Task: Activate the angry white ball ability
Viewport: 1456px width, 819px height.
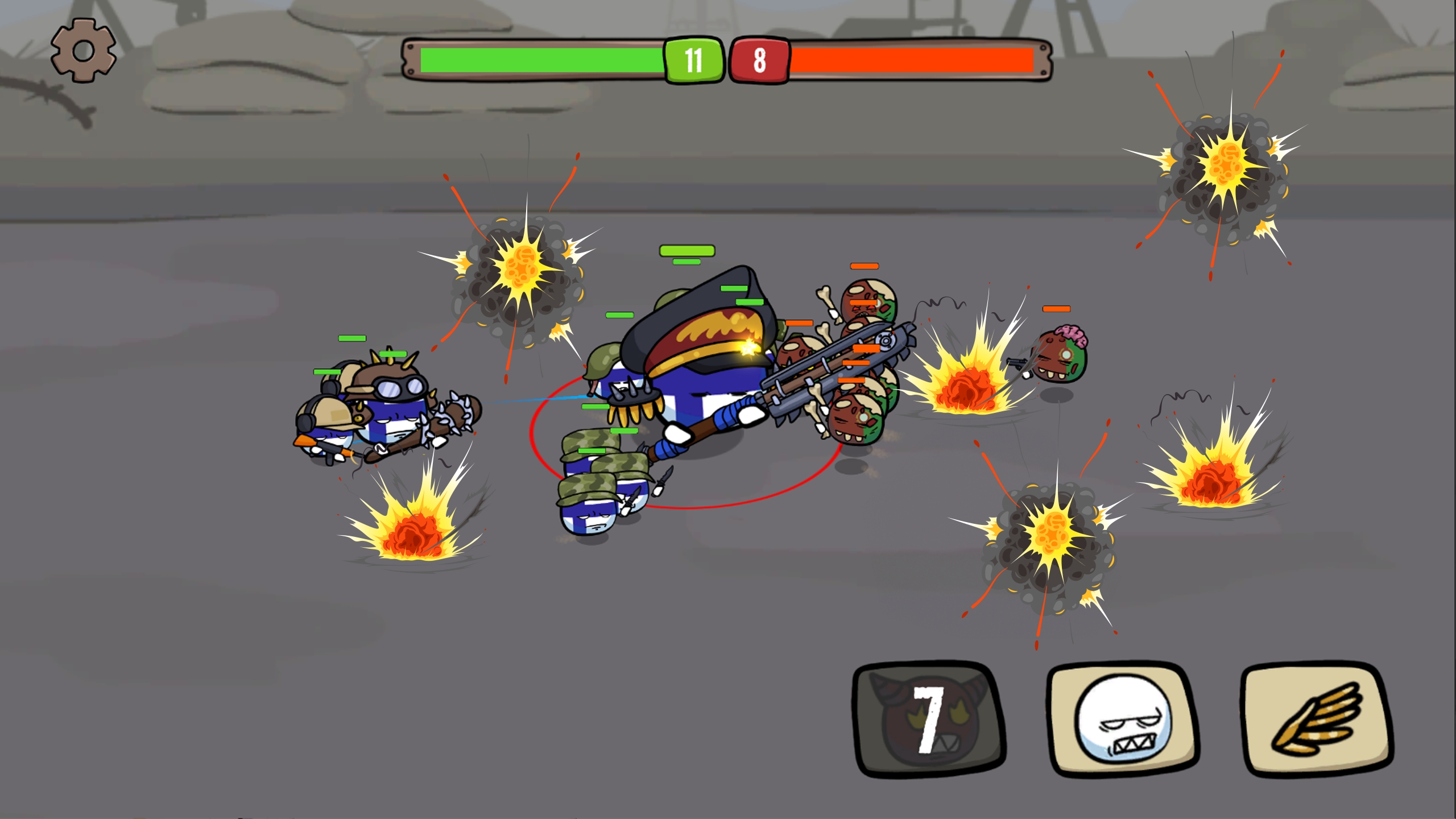Action: [x=1123, y=719]
